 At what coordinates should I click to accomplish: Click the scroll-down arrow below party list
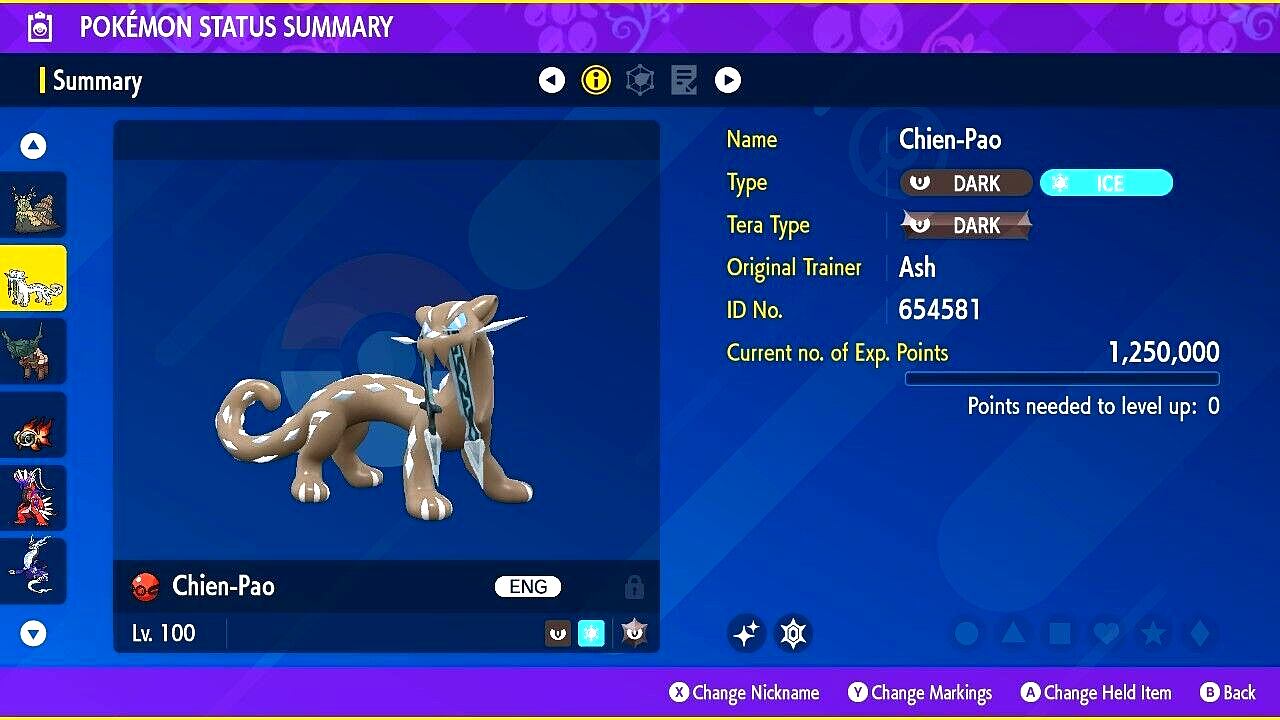(x=33, y=633)
